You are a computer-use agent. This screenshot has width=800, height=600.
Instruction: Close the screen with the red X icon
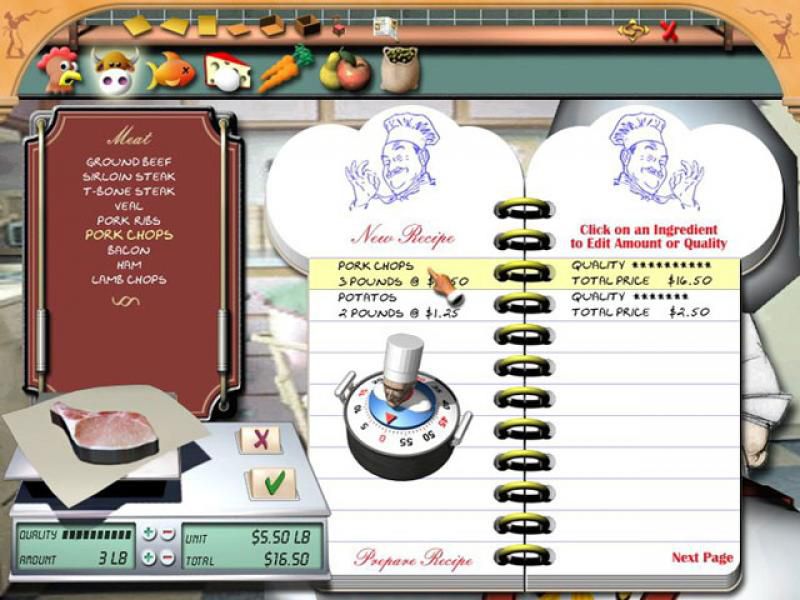coord(669,31)
